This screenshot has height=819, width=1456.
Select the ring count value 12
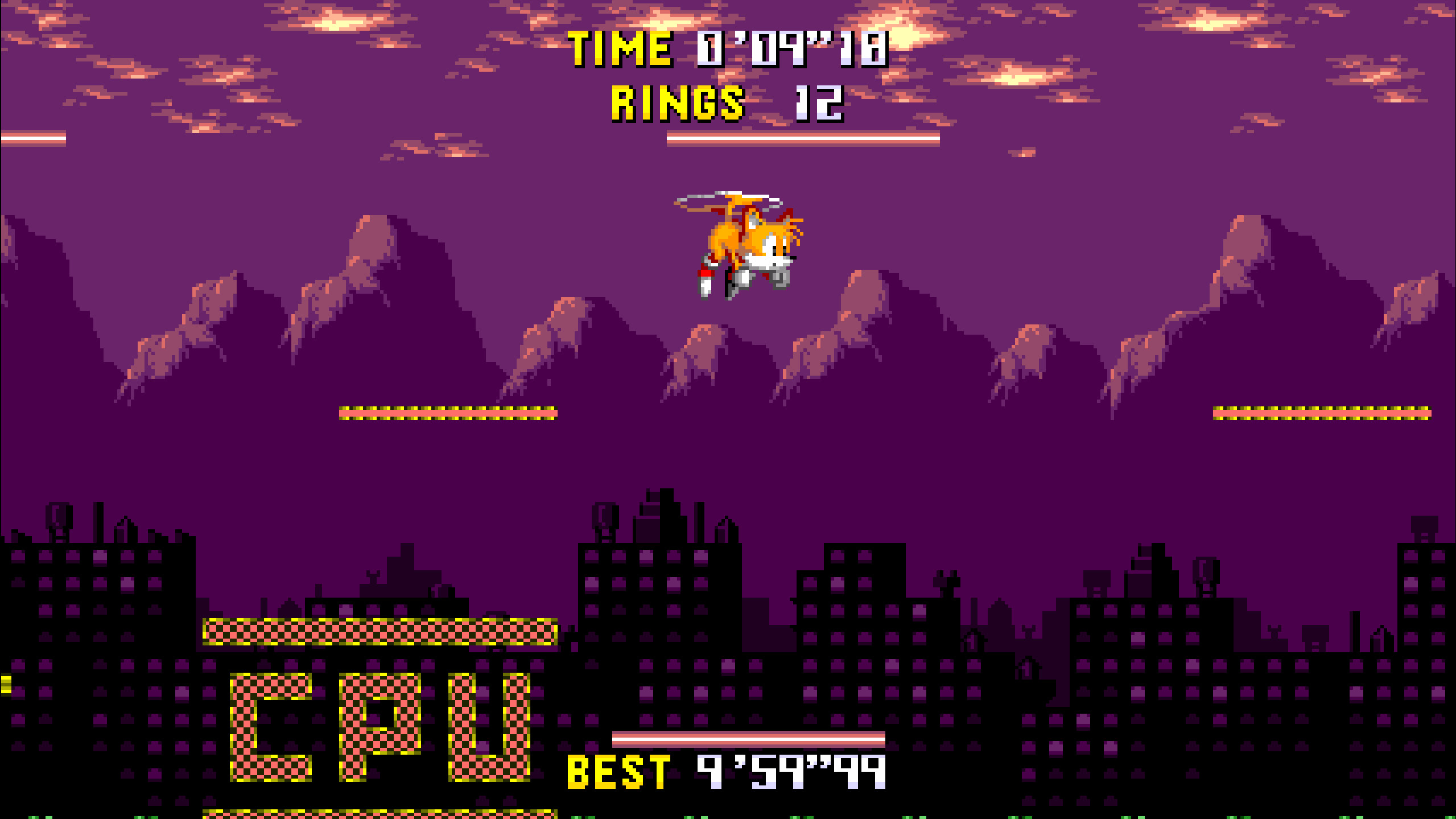[x=819, y=104]
